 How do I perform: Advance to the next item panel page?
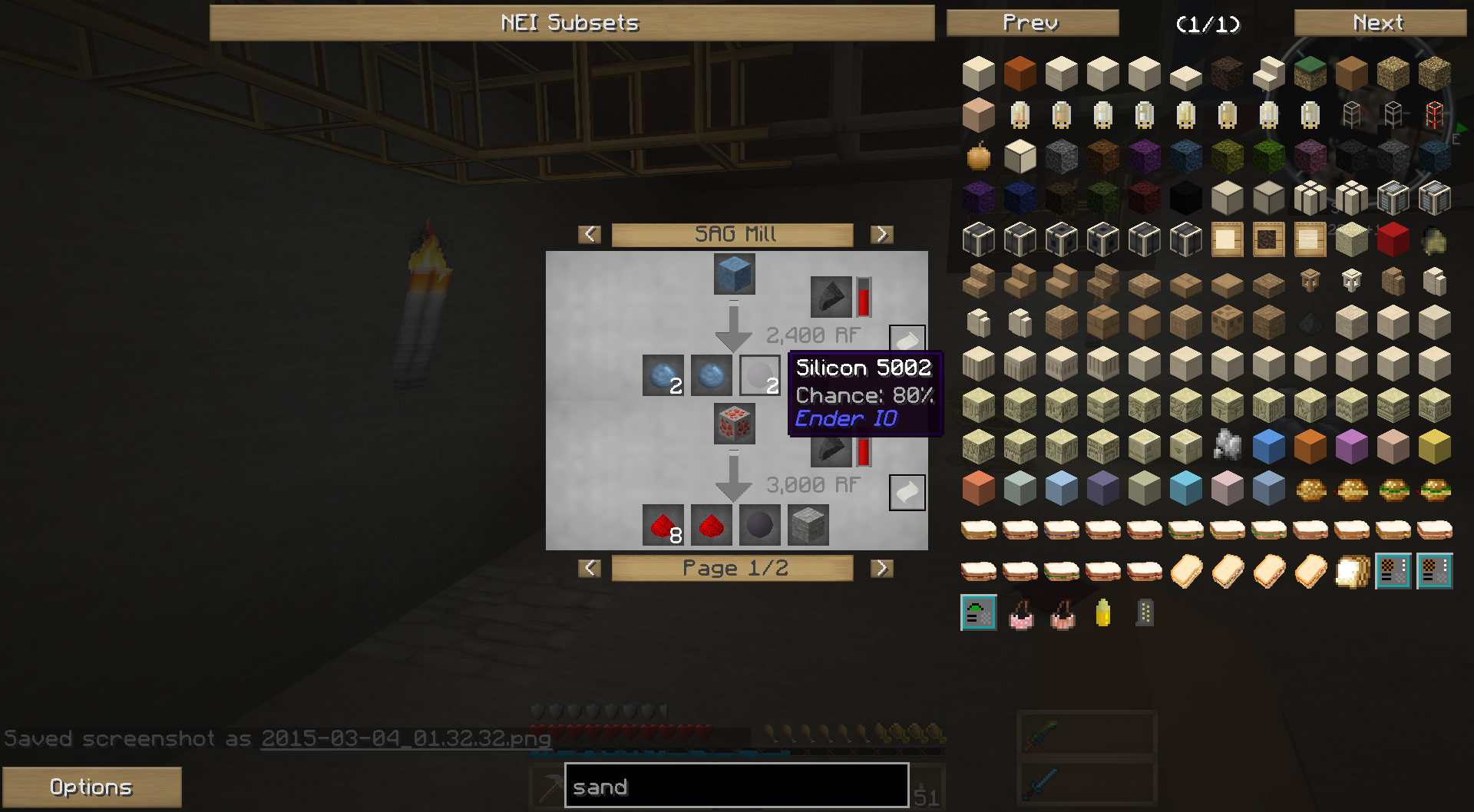pos(1379,23)
